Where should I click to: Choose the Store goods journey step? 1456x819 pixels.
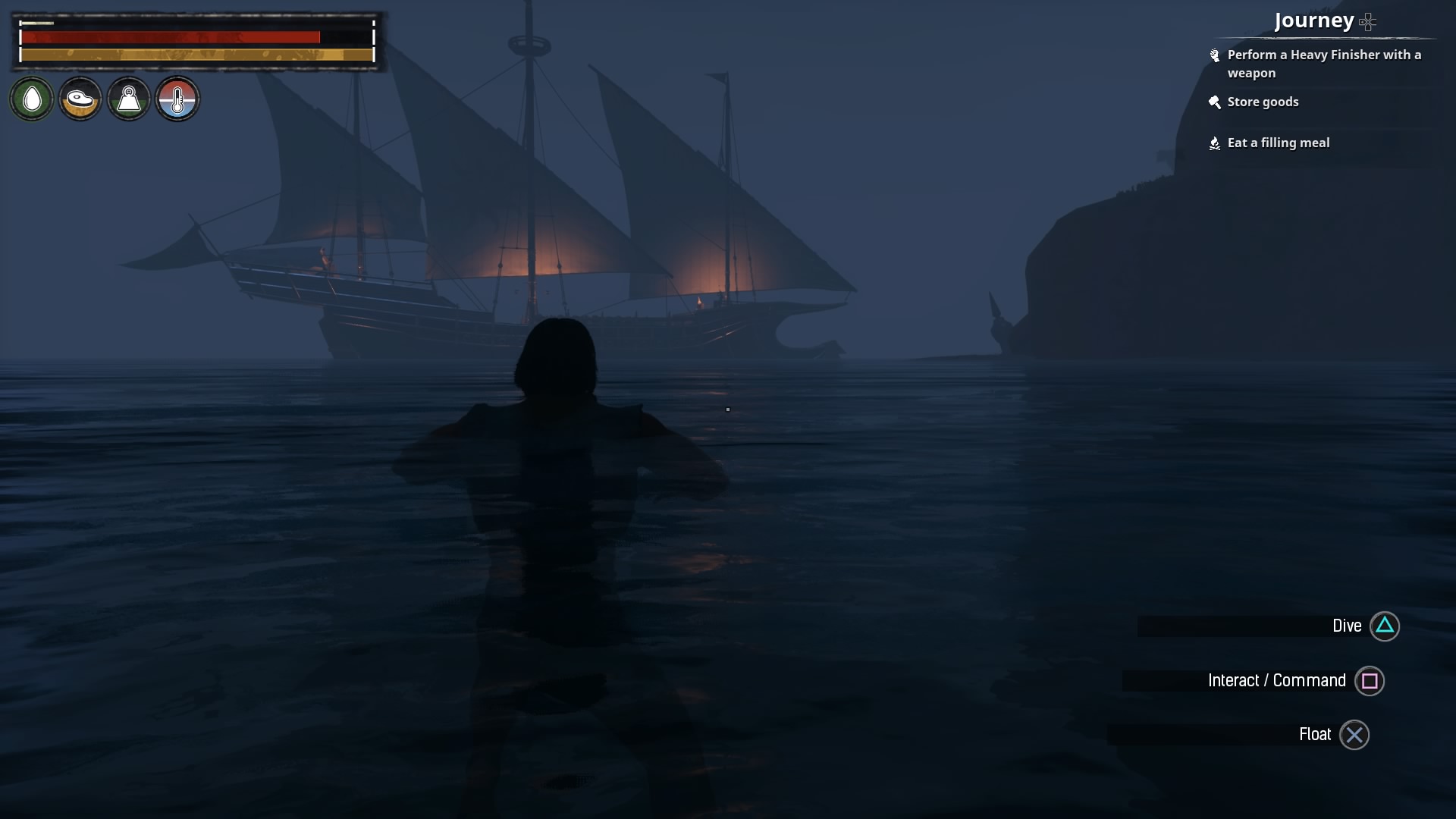1263,102
